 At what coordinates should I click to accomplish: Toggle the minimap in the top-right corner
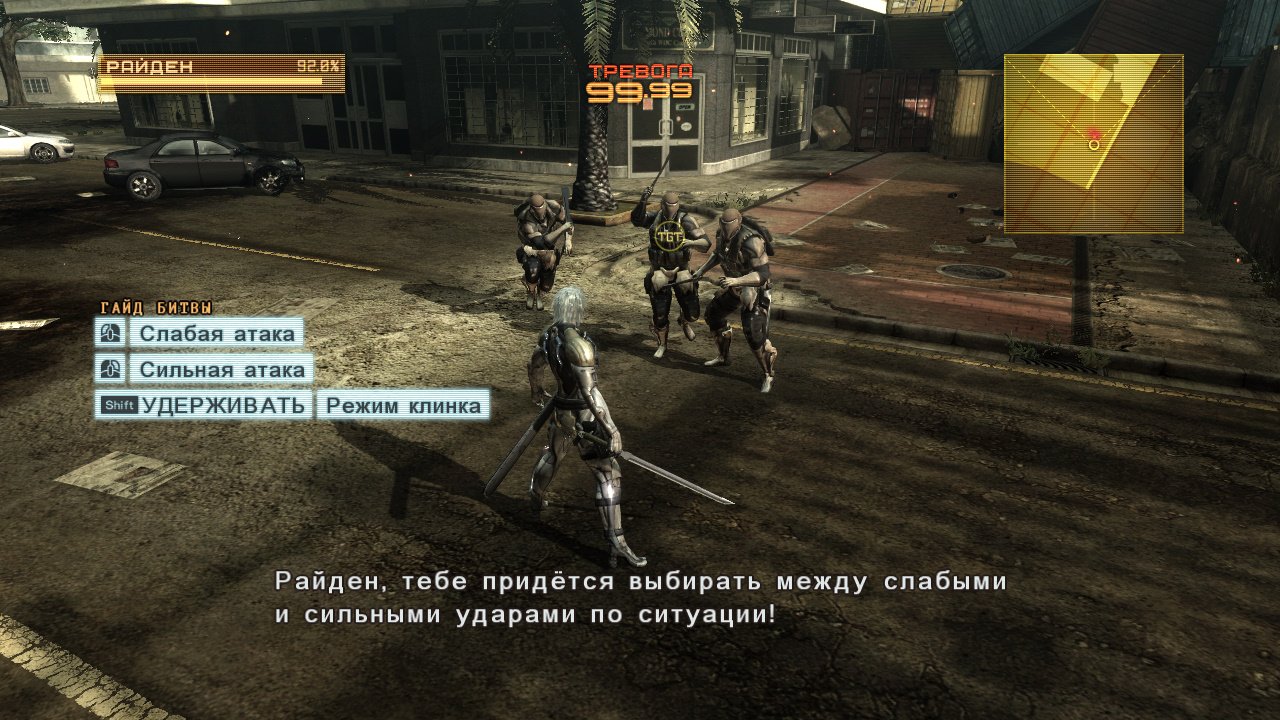point(1095,145)
